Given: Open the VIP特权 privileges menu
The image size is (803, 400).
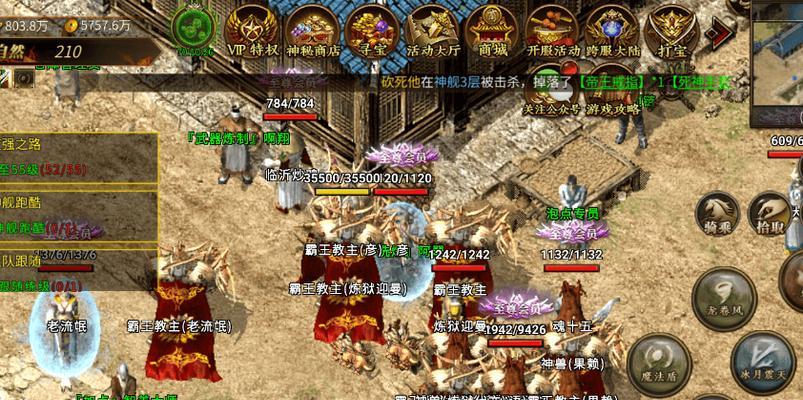Looking at the screenshot, I should pos(248,28).
